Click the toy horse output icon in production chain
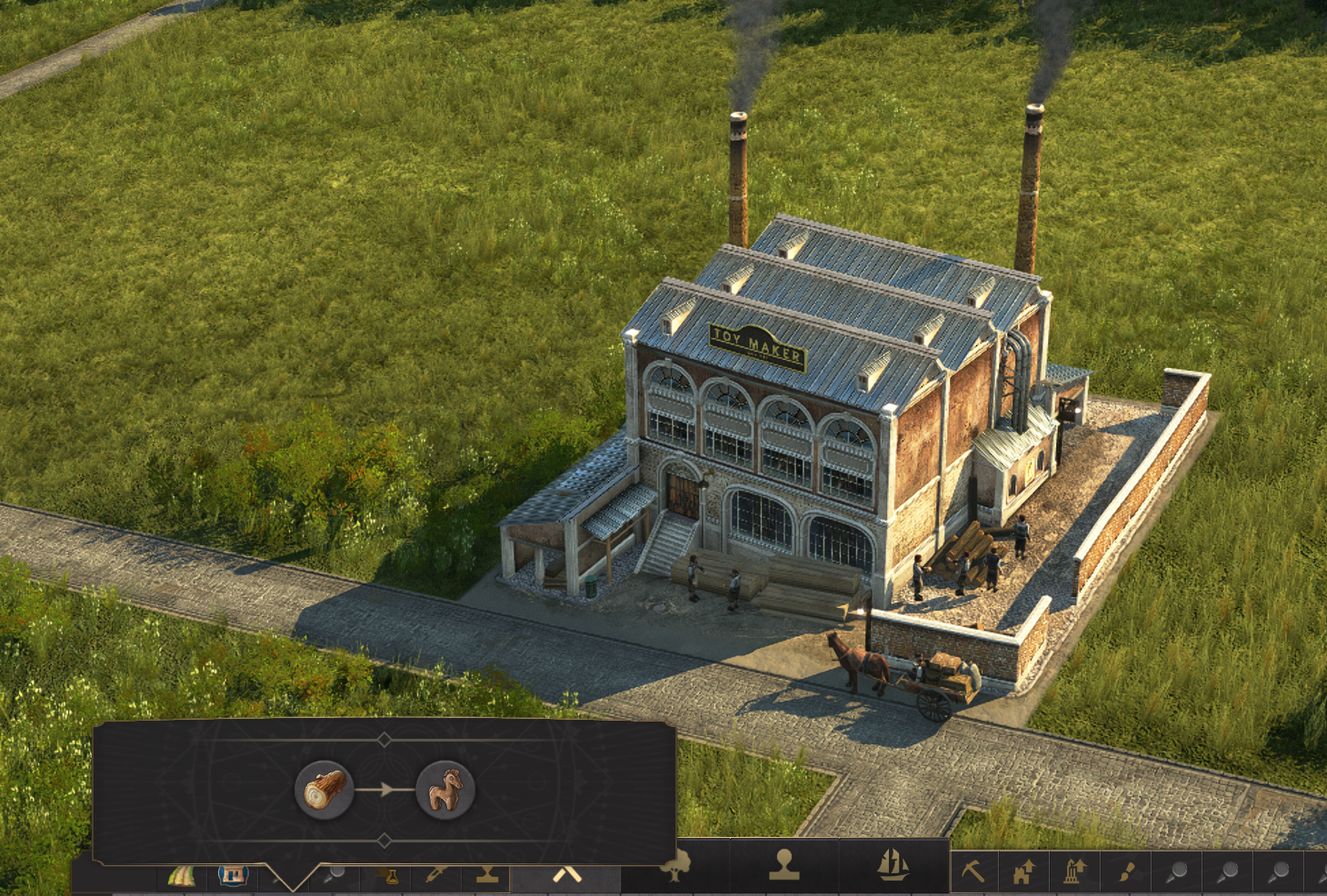The height and width of the screenshot is (896, 1327). pyautogui.click(x=444, y=791)
